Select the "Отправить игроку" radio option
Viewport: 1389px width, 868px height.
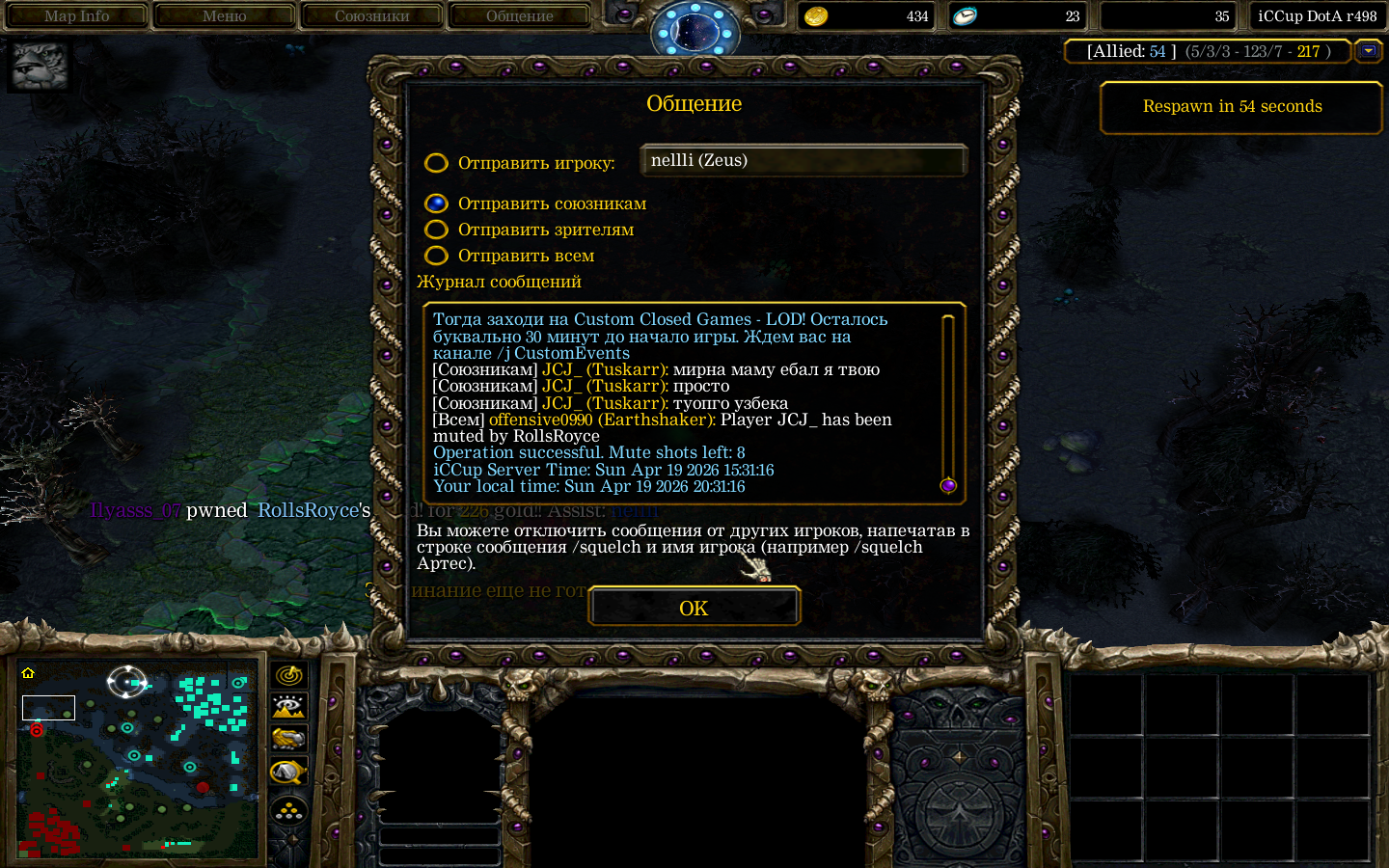click(x=437, y=163)
